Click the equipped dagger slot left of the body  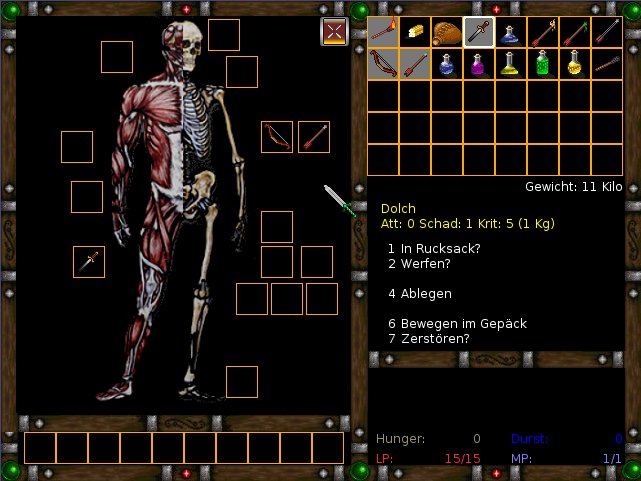click(89, 261)
